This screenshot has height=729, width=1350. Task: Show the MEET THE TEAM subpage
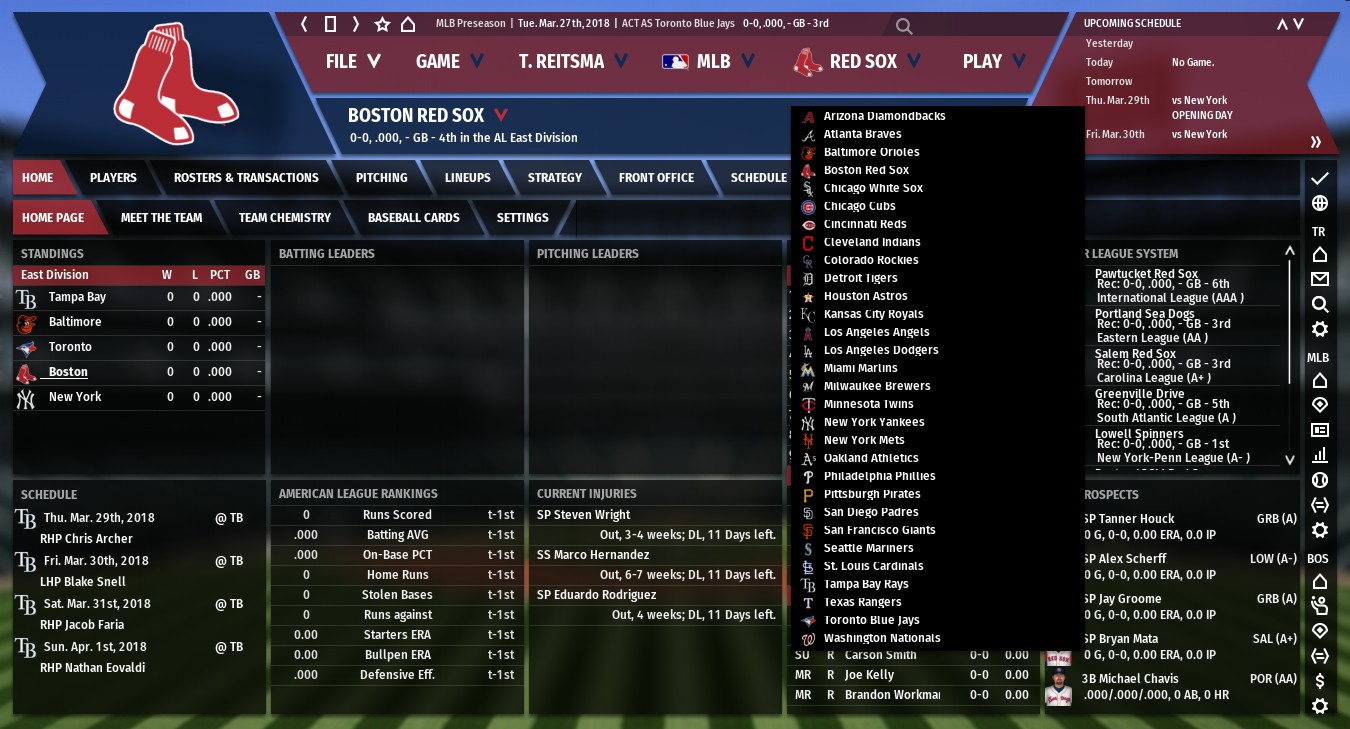coord(161,218)
